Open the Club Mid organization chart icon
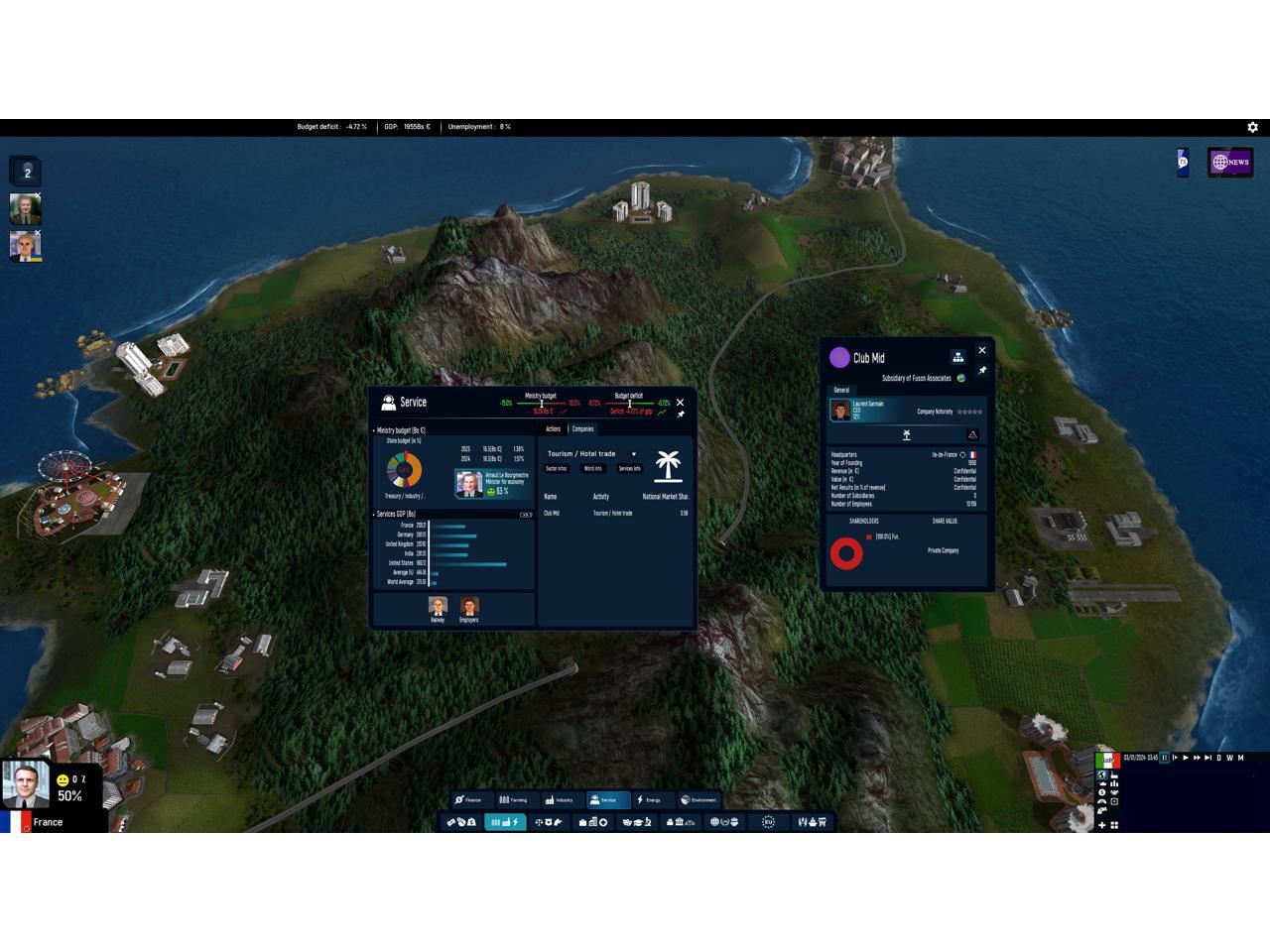 pyautogui.click(x=957, y=357)
